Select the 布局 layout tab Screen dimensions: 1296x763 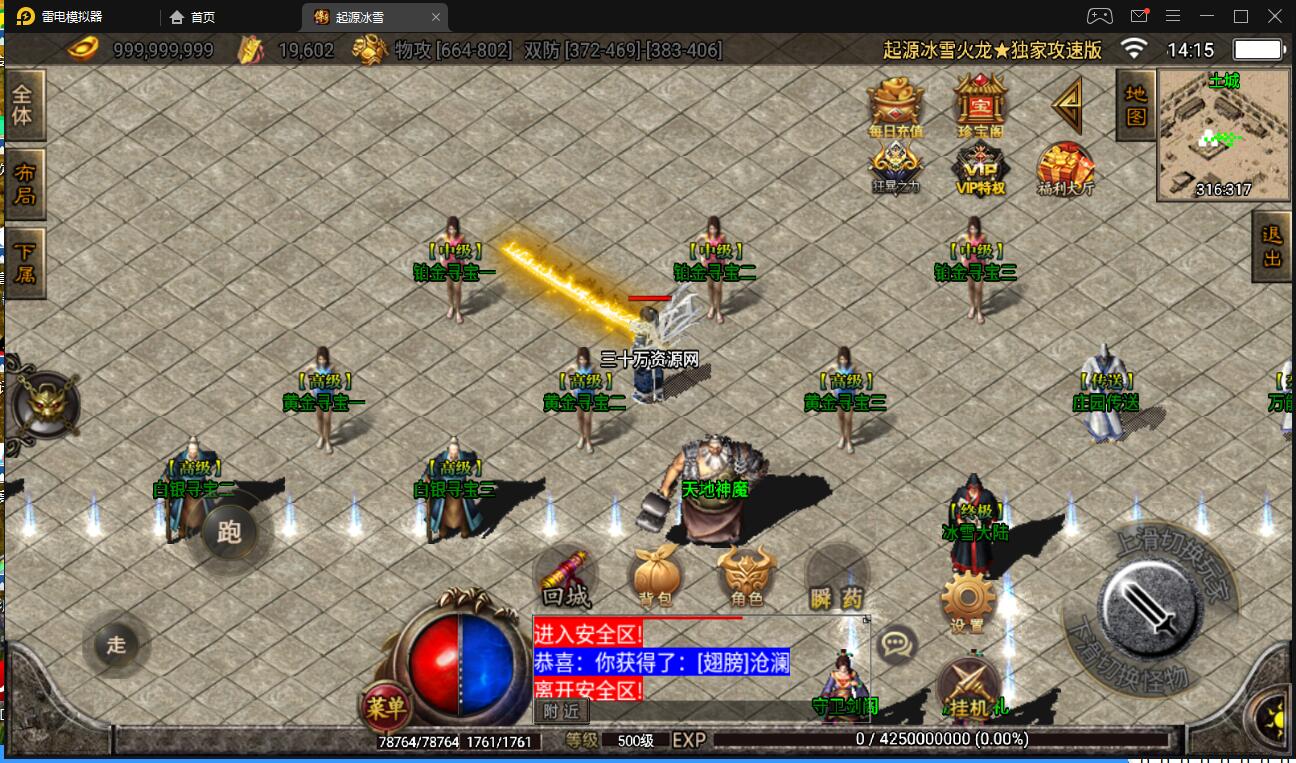tap(23, 183)
